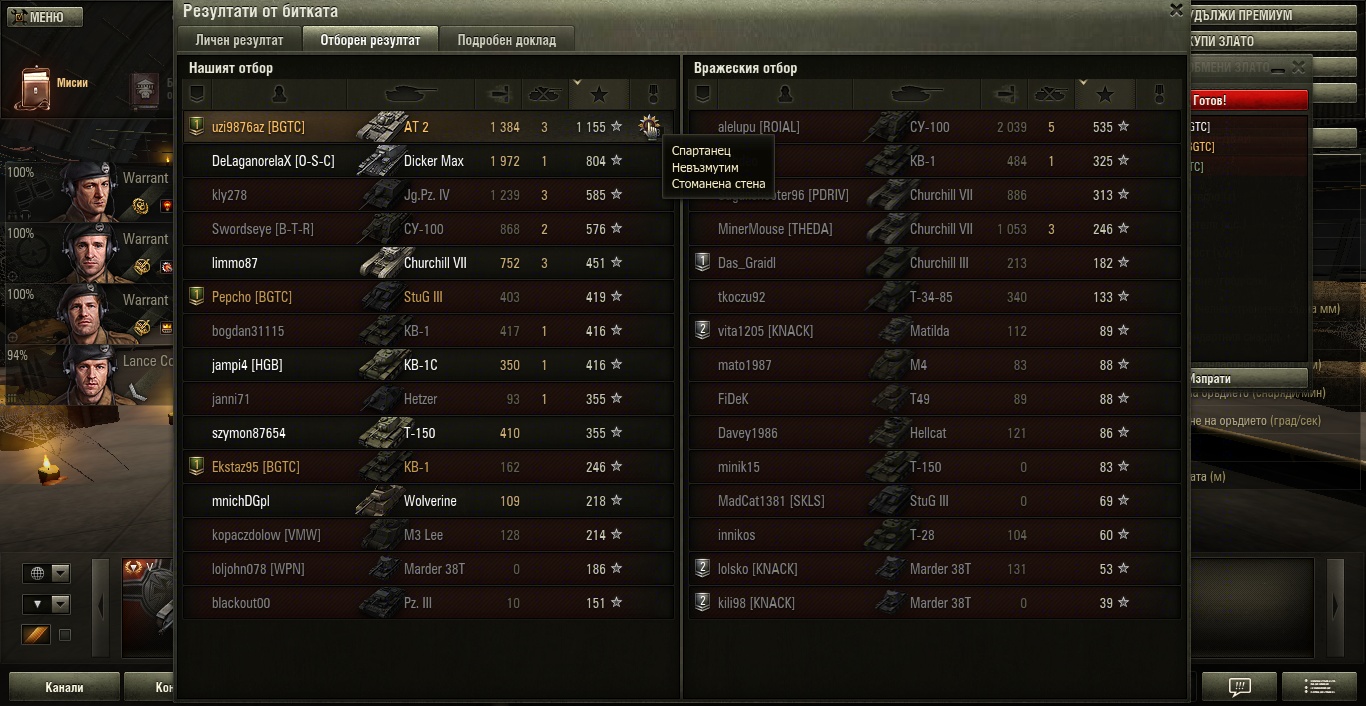Click the Изпрати send button
The width and height of the screenshot is (1366, 706).
[1248, 379]
